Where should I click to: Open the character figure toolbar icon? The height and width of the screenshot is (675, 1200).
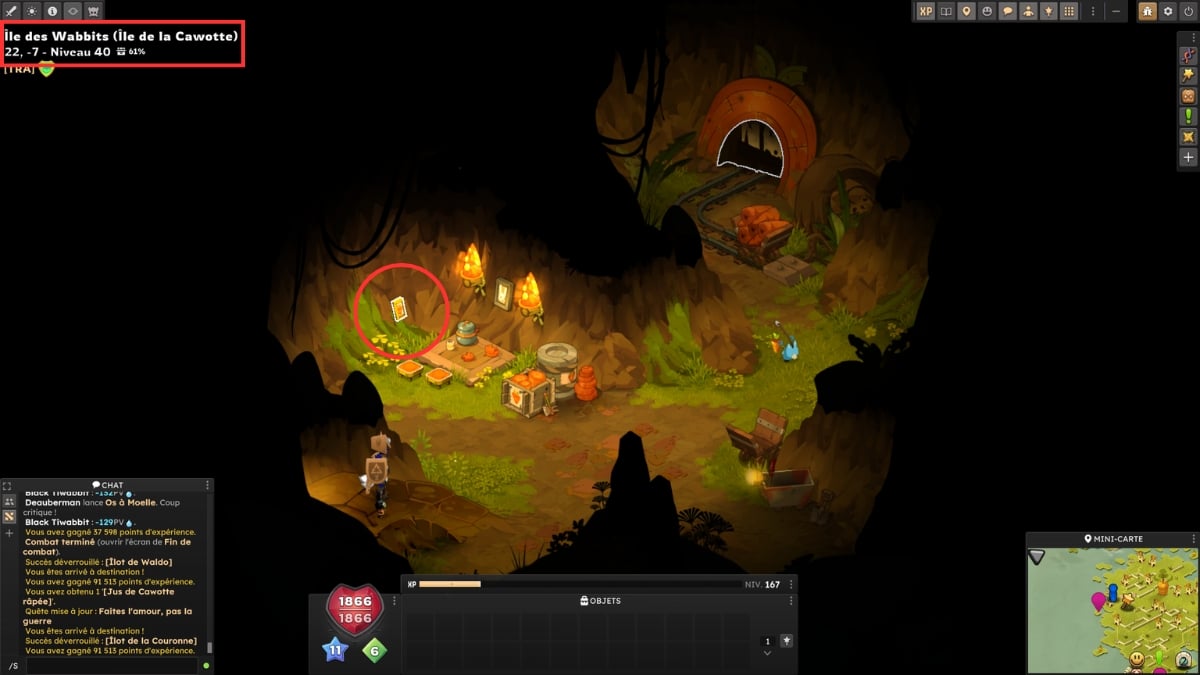1028,11
